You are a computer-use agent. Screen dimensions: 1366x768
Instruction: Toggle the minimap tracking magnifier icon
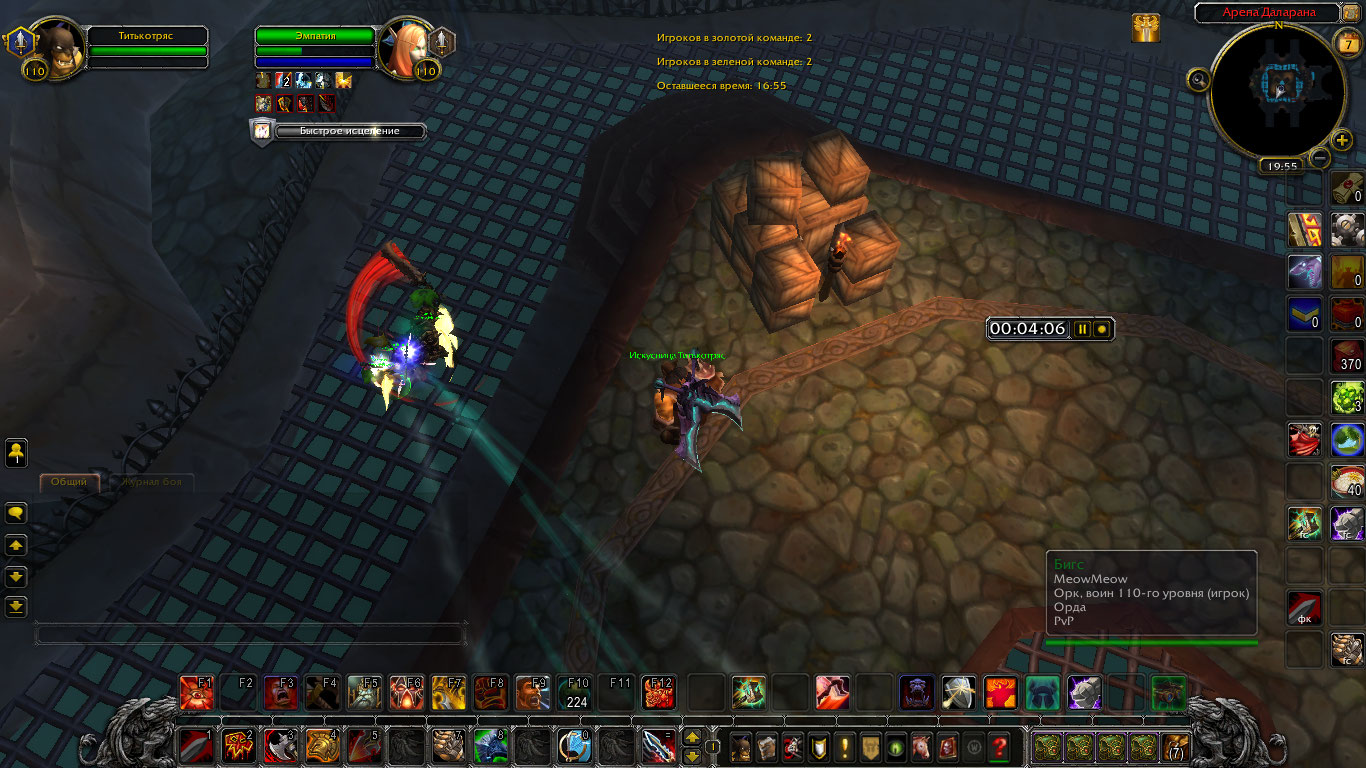(1197, 79)
